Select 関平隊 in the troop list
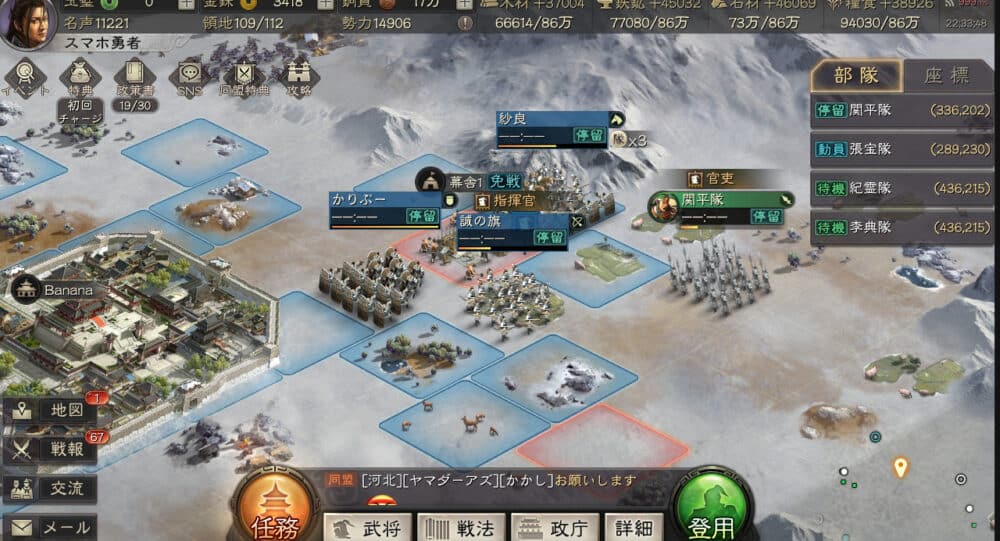The image size is (1000, 541). point(902,110)
